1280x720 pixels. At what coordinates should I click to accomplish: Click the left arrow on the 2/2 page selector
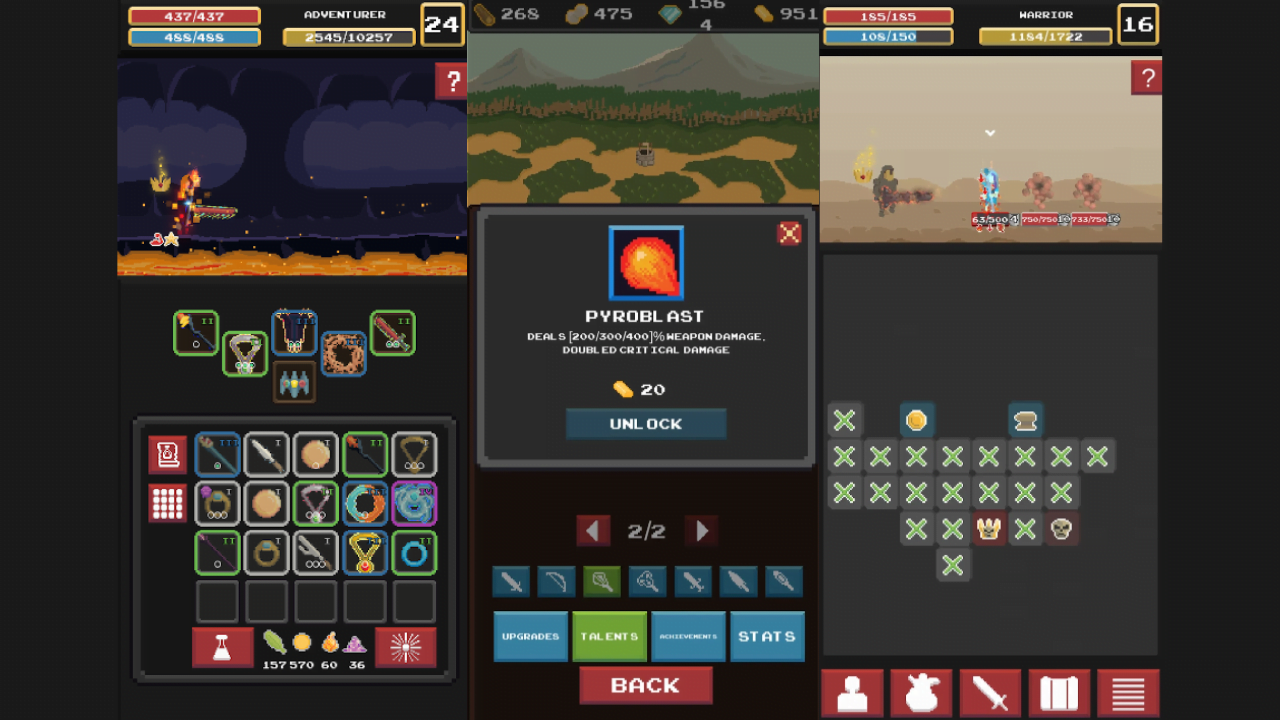pyautogui.click(x=592, y=531)
